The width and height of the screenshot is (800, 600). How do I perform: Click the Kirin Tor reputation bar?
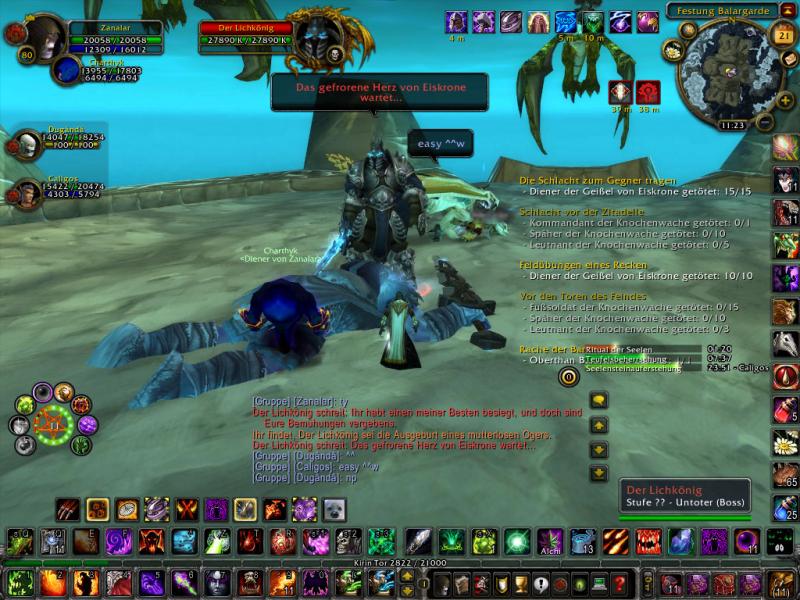[x=399, y=564]
